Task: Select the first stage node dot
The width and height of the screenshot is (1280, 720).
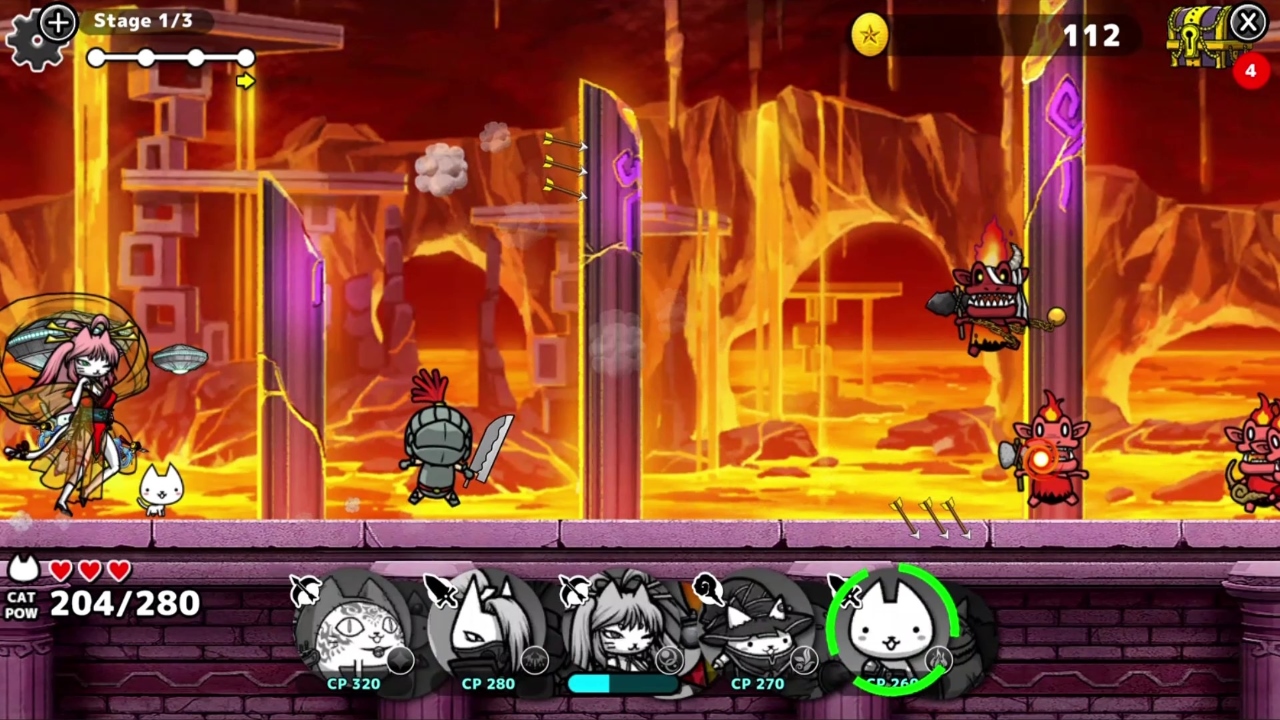Action: (95, 58)
